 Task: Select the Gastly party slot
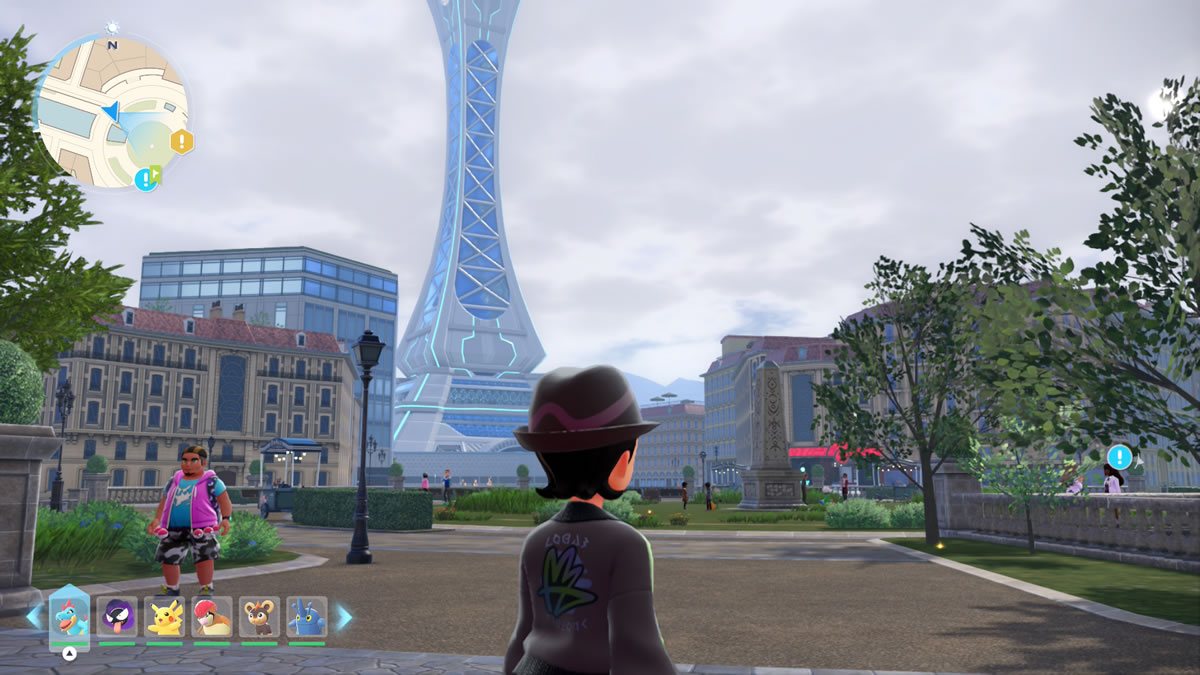tap(117, 617)
